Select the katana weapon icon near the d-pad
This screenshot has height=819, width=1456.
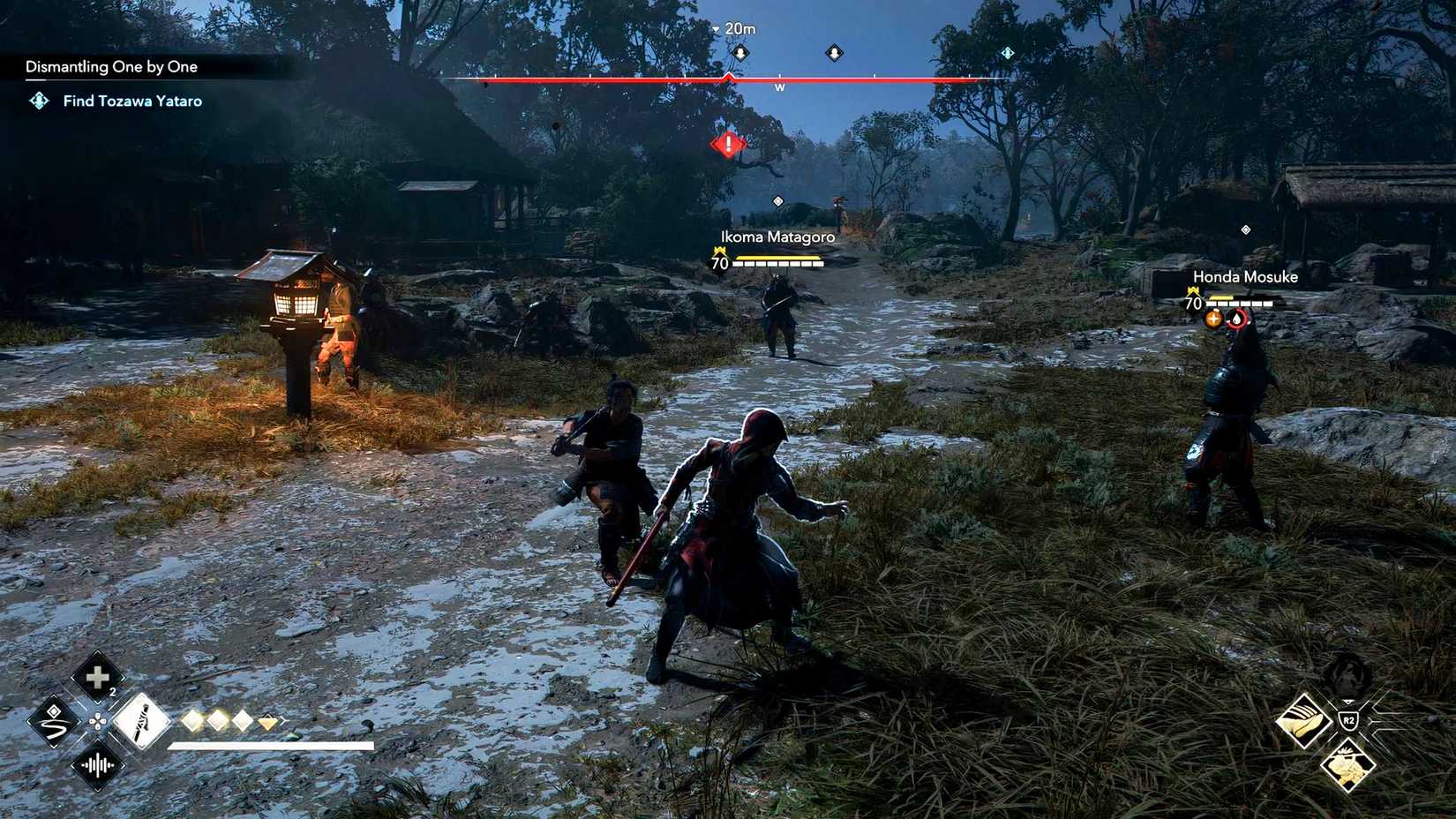coord(141,722)
